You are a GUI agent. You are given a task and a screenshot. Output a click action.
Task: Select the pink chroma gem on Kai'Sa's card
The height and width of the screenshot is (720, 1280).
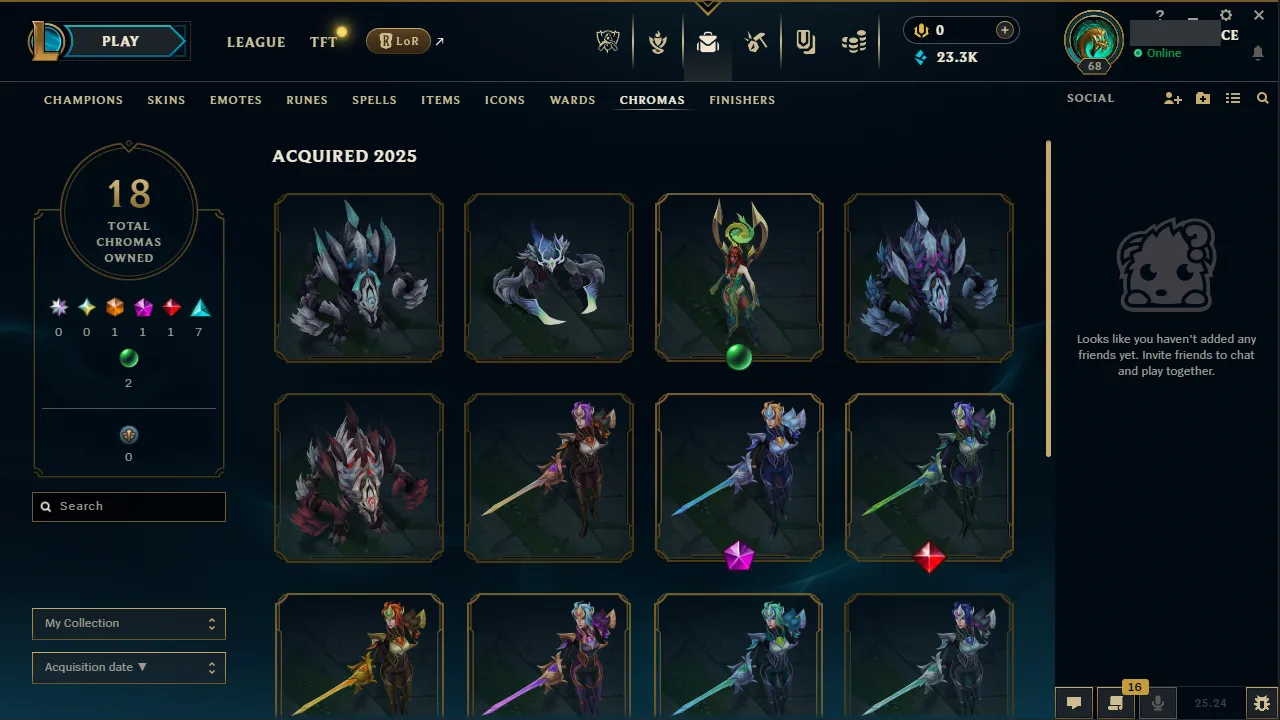click(x=739, y=558)
